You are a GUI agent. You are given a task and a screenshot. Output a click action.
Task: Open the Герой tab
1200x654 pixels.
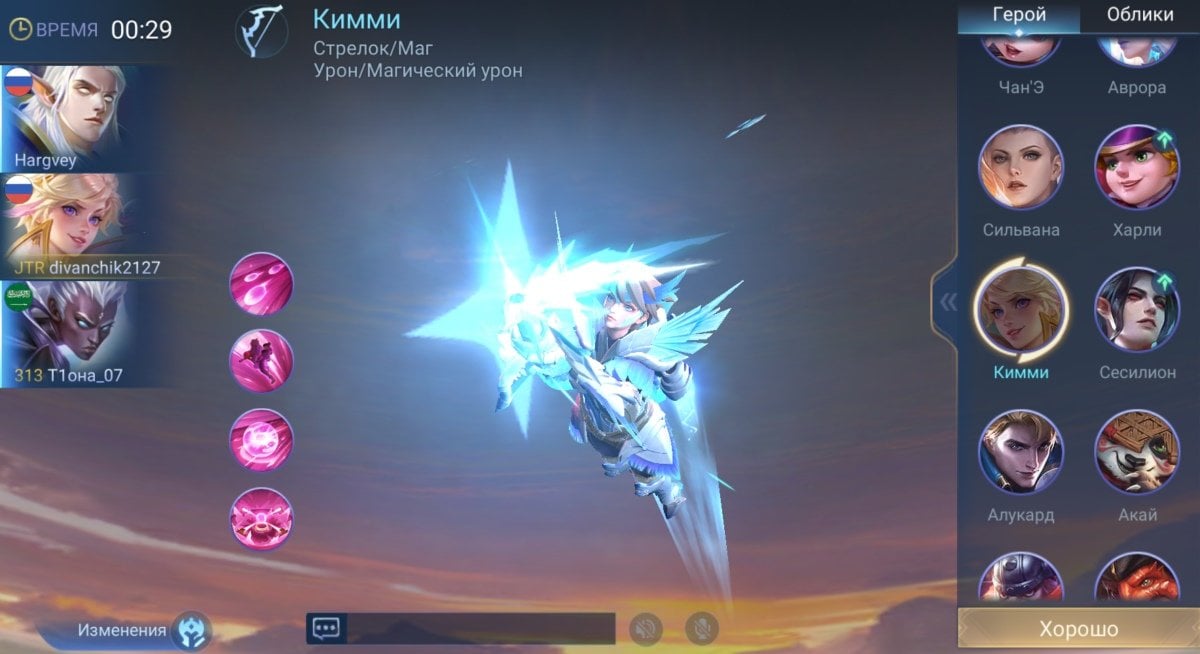pos(1019,15)
